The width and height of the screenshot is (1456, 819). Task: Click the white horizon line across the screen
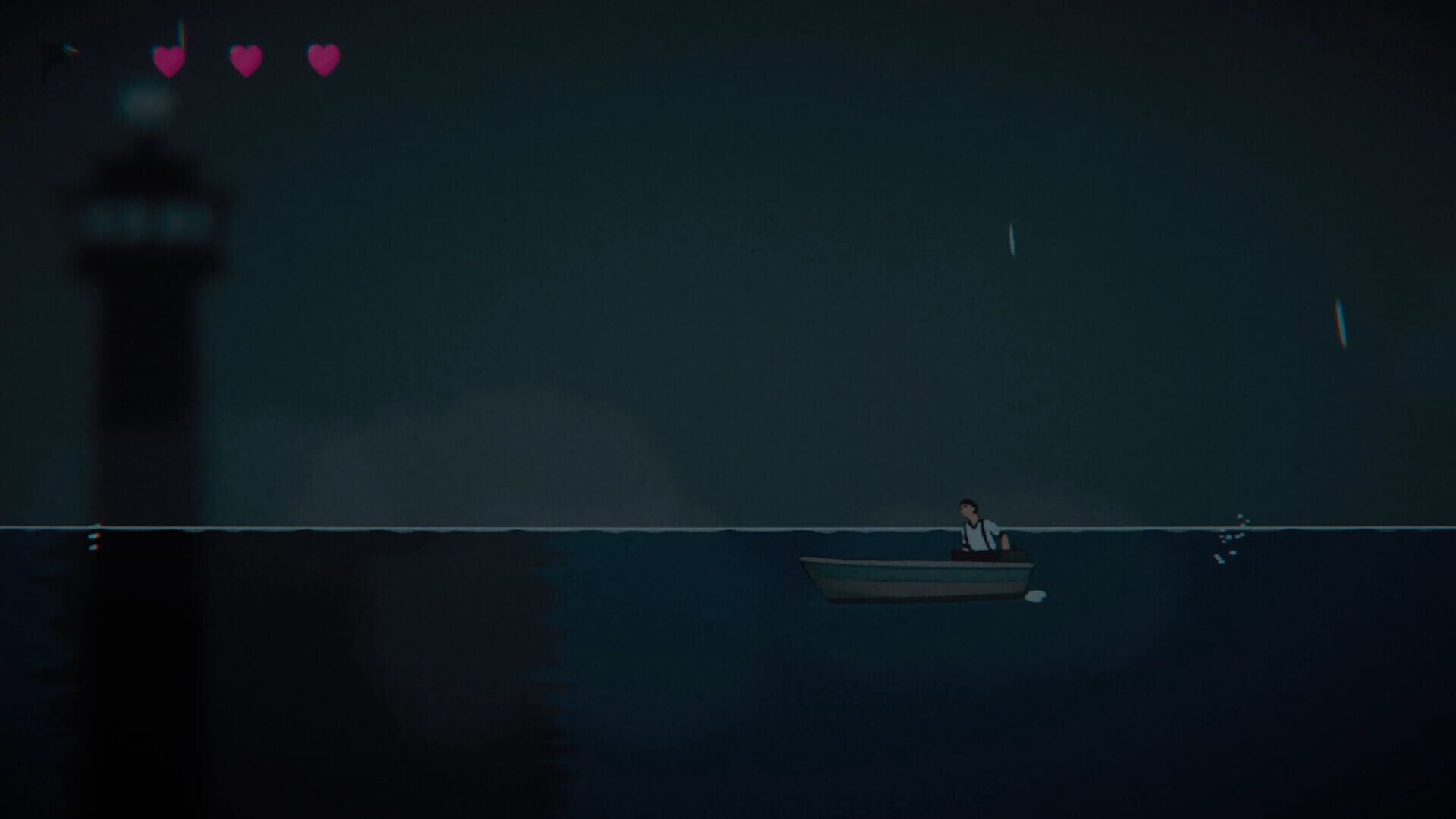531,523
